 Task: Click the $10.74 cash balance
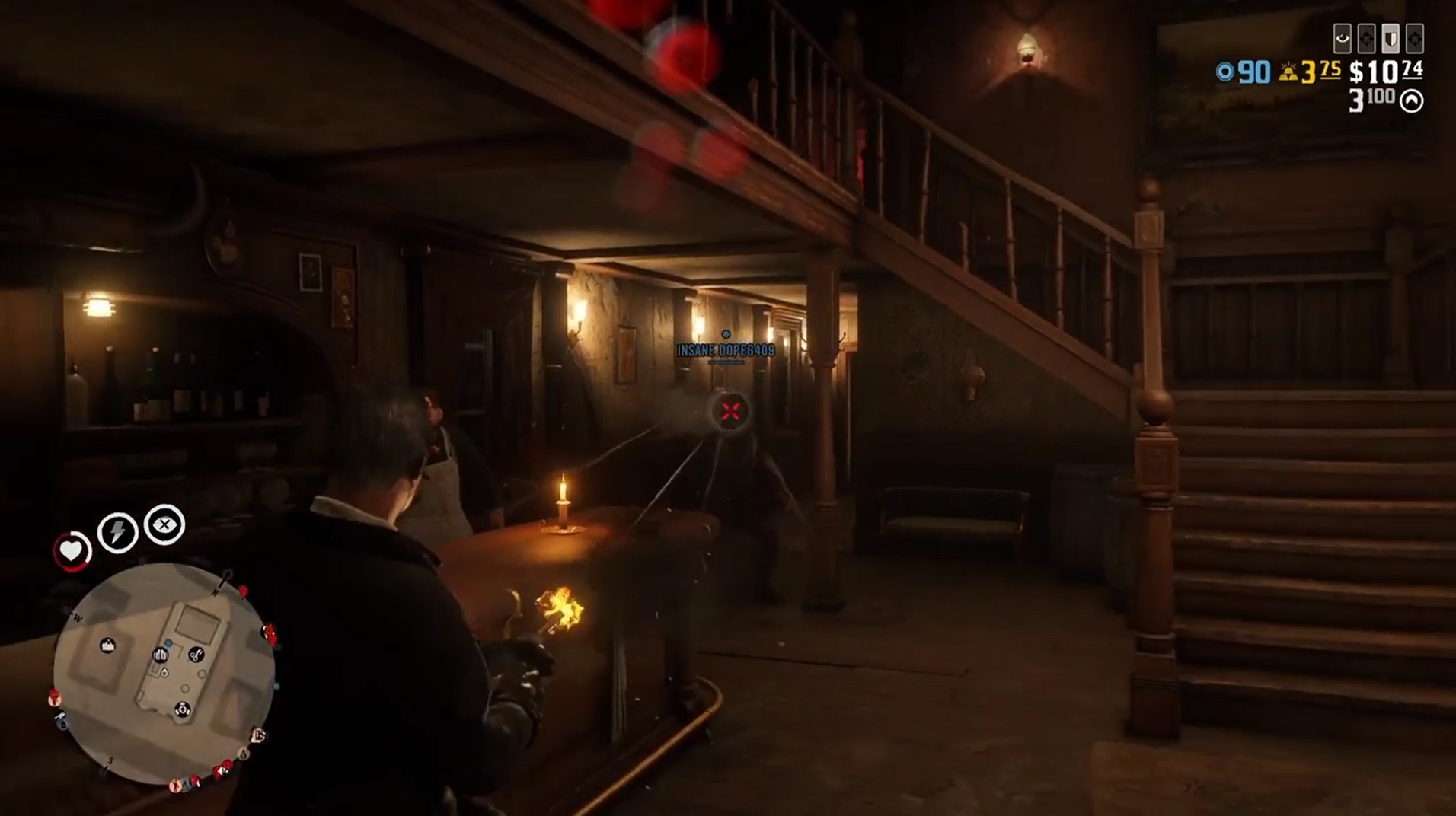(x=1384, y=72)
